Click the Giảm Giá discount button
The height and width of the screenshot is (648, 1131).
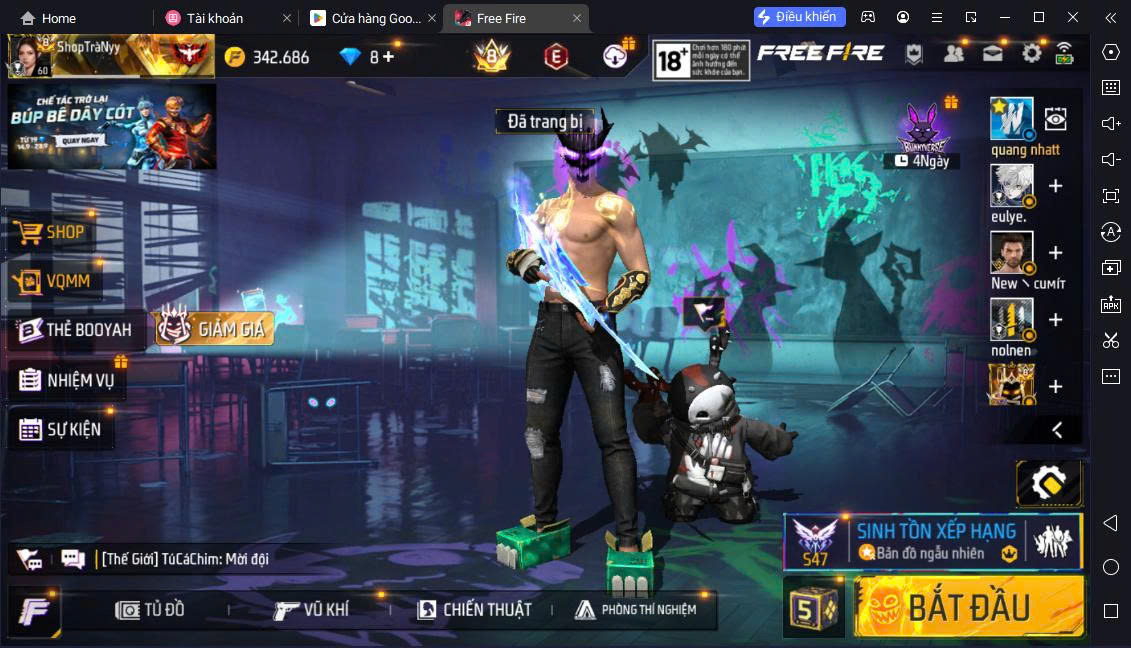(214, 328)
